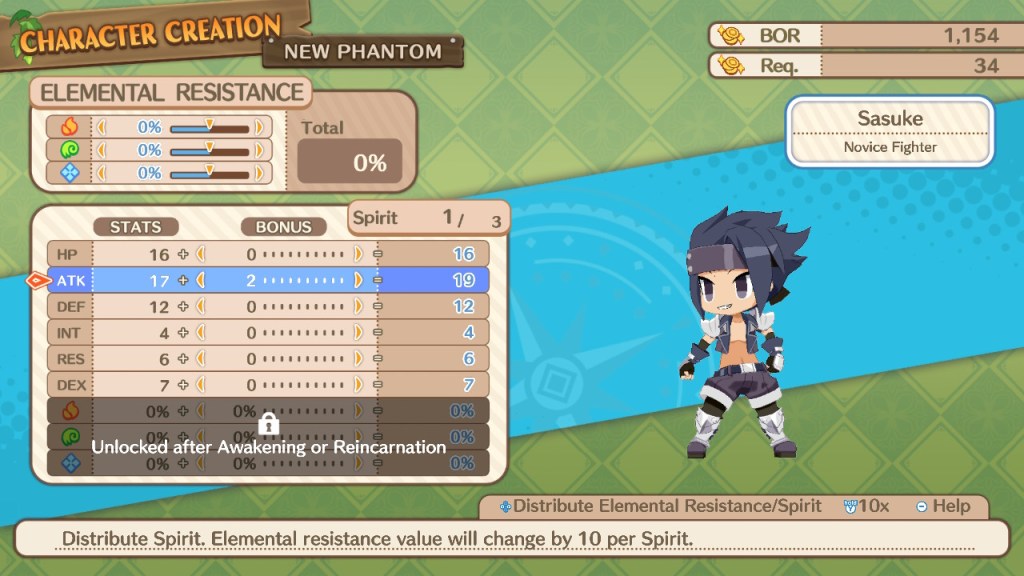Open the Help prompt
This screenshot has width=1024, height=576.
pos(940,506)
